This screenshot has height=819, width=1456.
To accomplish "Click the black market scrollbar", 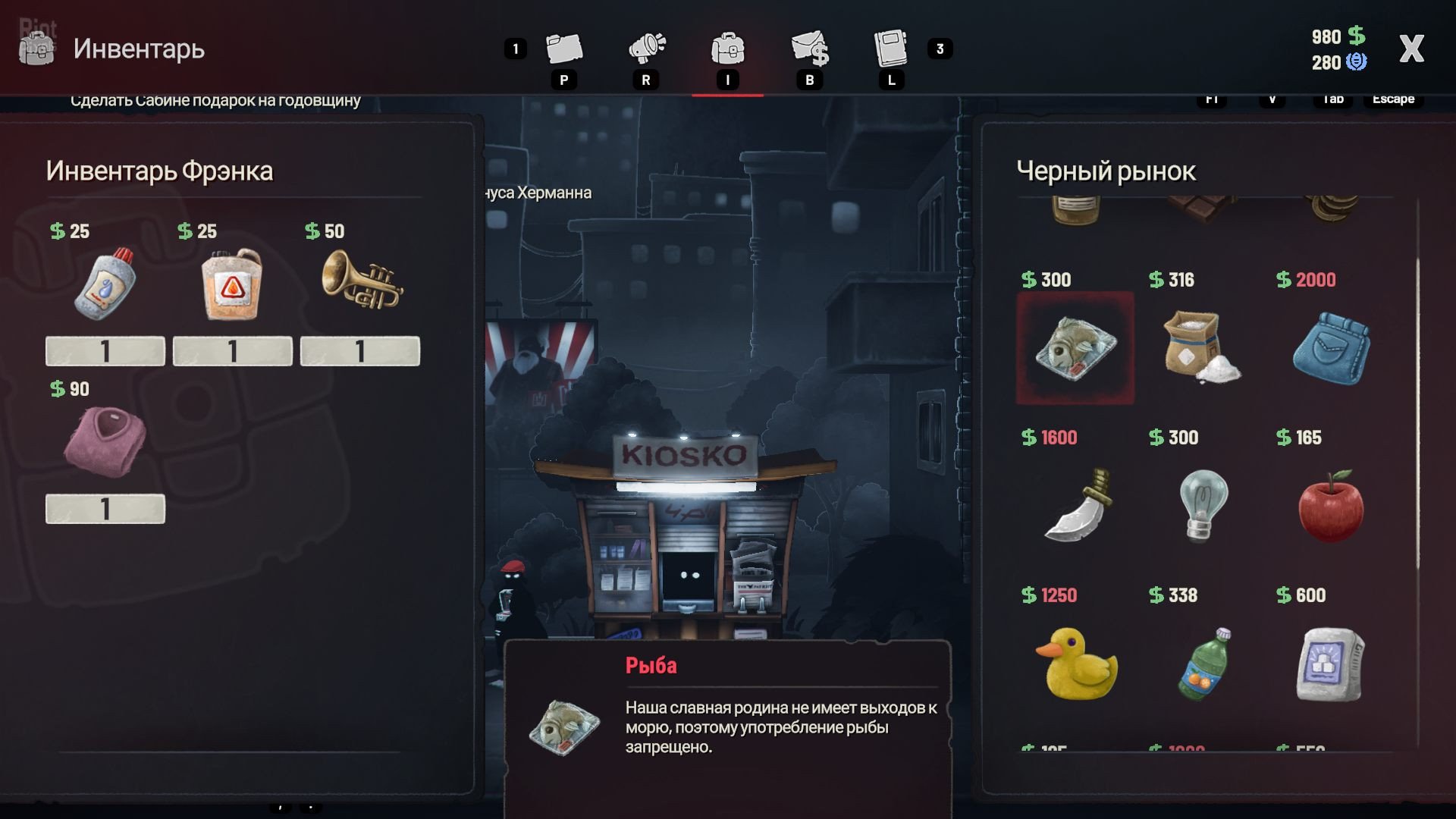I will pyautogui.click(x=1417, y=413).
